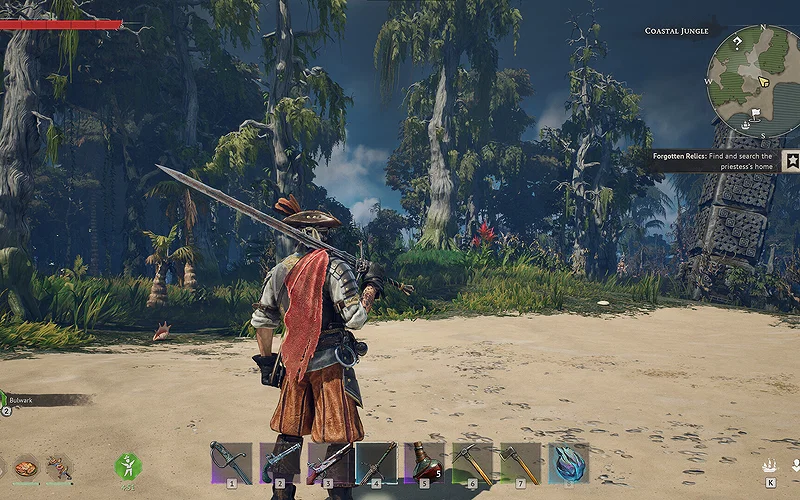
Task: Equip the flintlock pistol in slot 2
Action: (280, 462)
